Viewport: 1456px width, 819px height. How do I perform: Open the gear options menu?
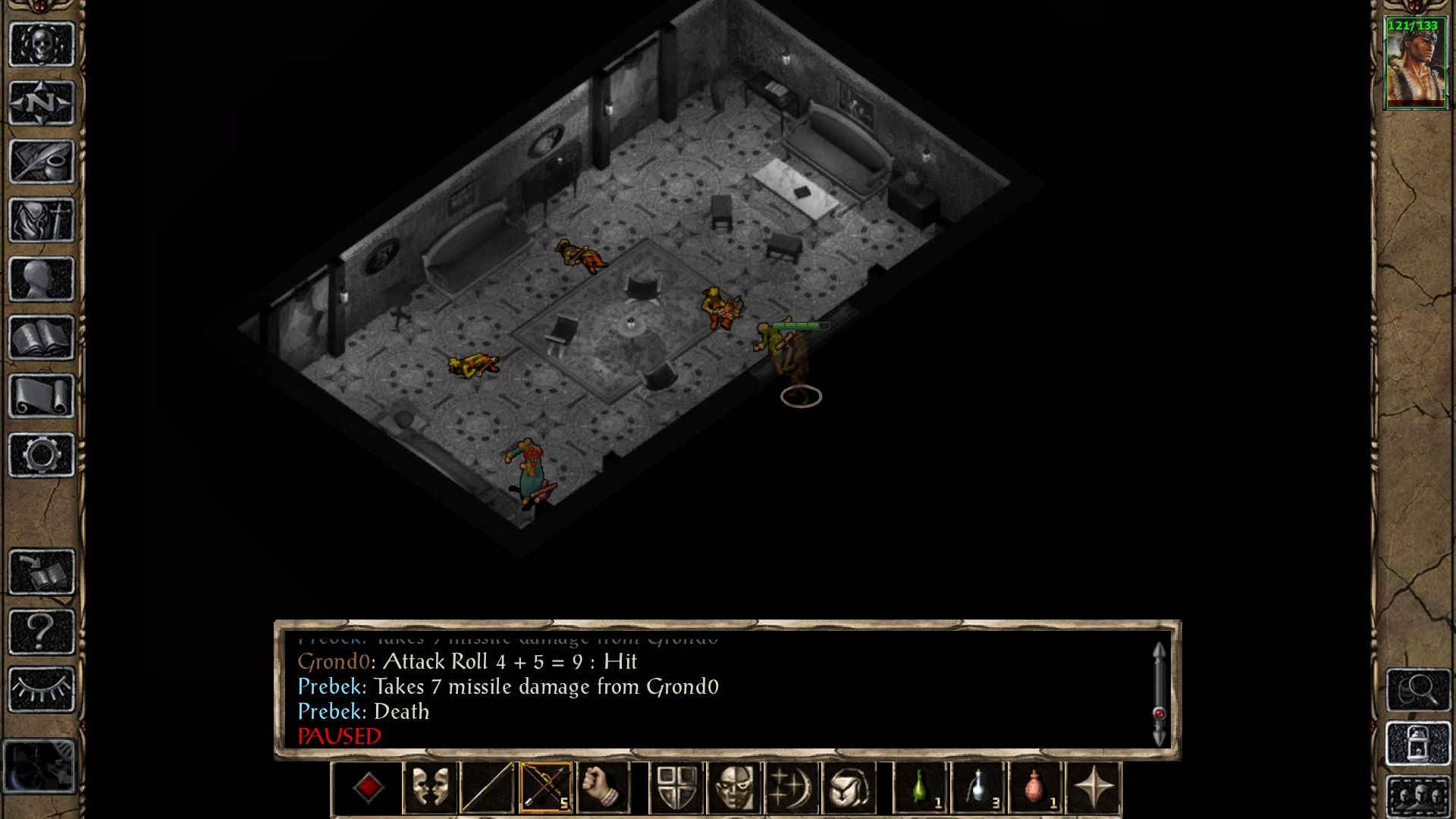42,455
